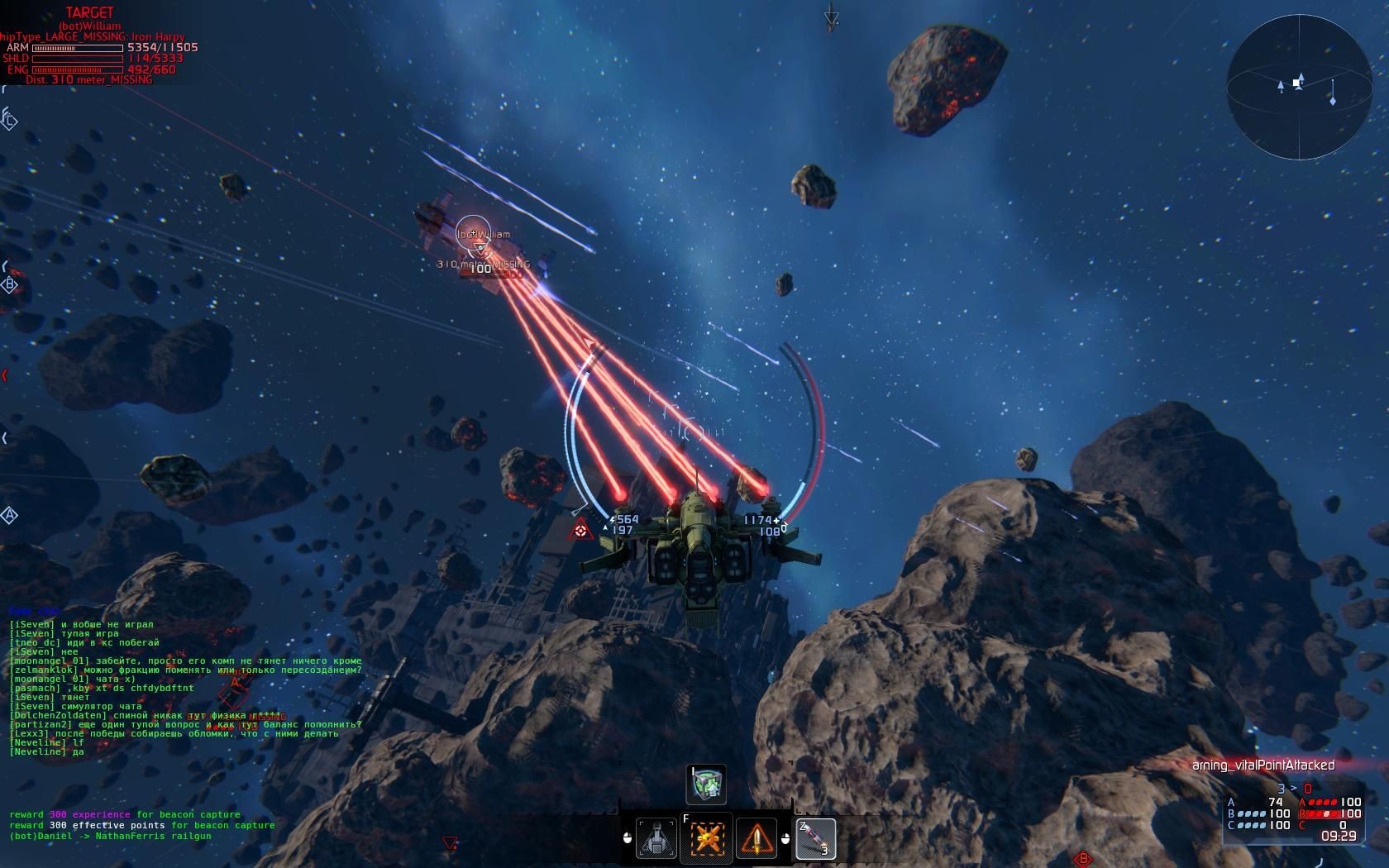The height and width of the screenshot is (868, 1389).
Task: Click the beacon C edge indicator
Action: pyautogui.click(x=10, y=121)
